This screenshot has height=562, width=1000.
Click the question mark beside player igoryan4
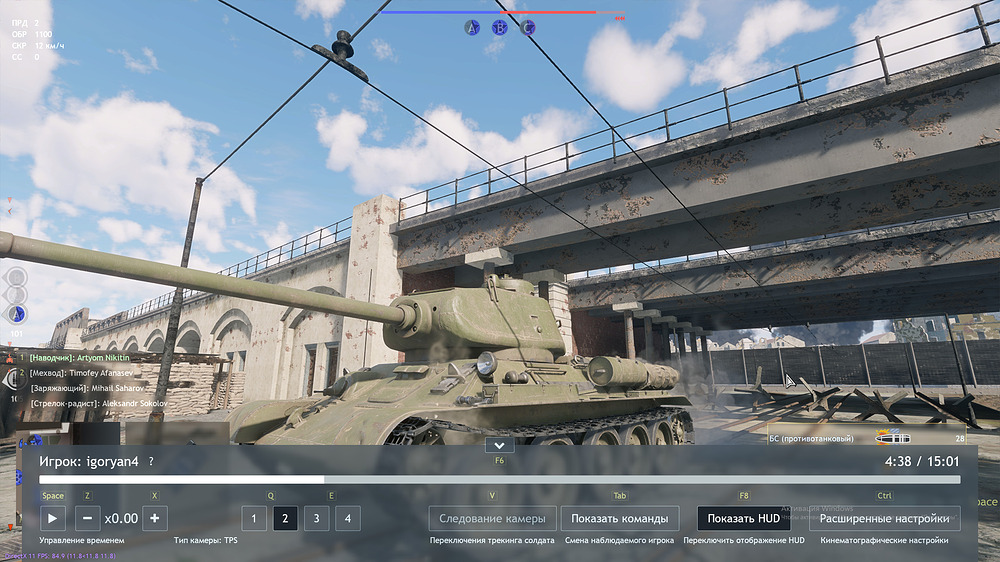coord(151,462)
